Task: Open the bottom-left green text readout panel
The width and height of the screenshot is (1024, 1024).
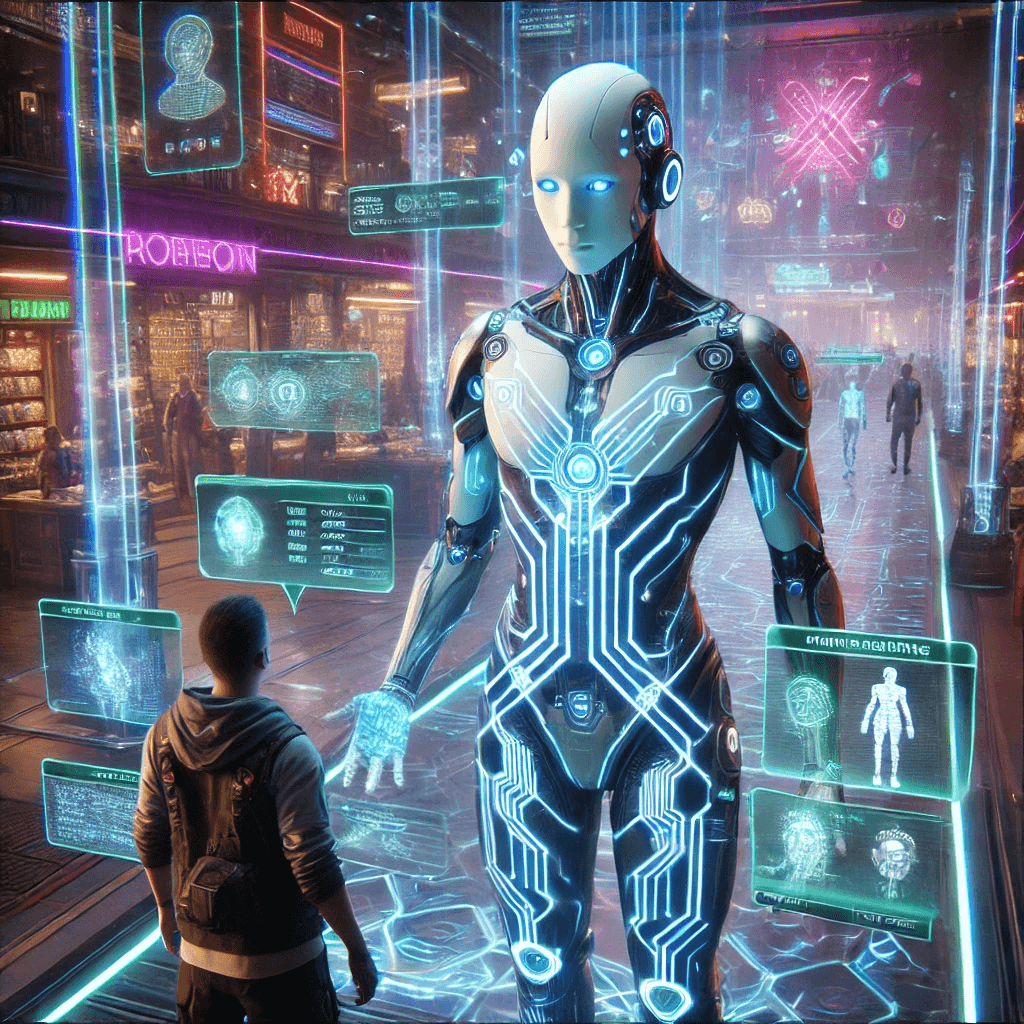Action: pos(91,808)
